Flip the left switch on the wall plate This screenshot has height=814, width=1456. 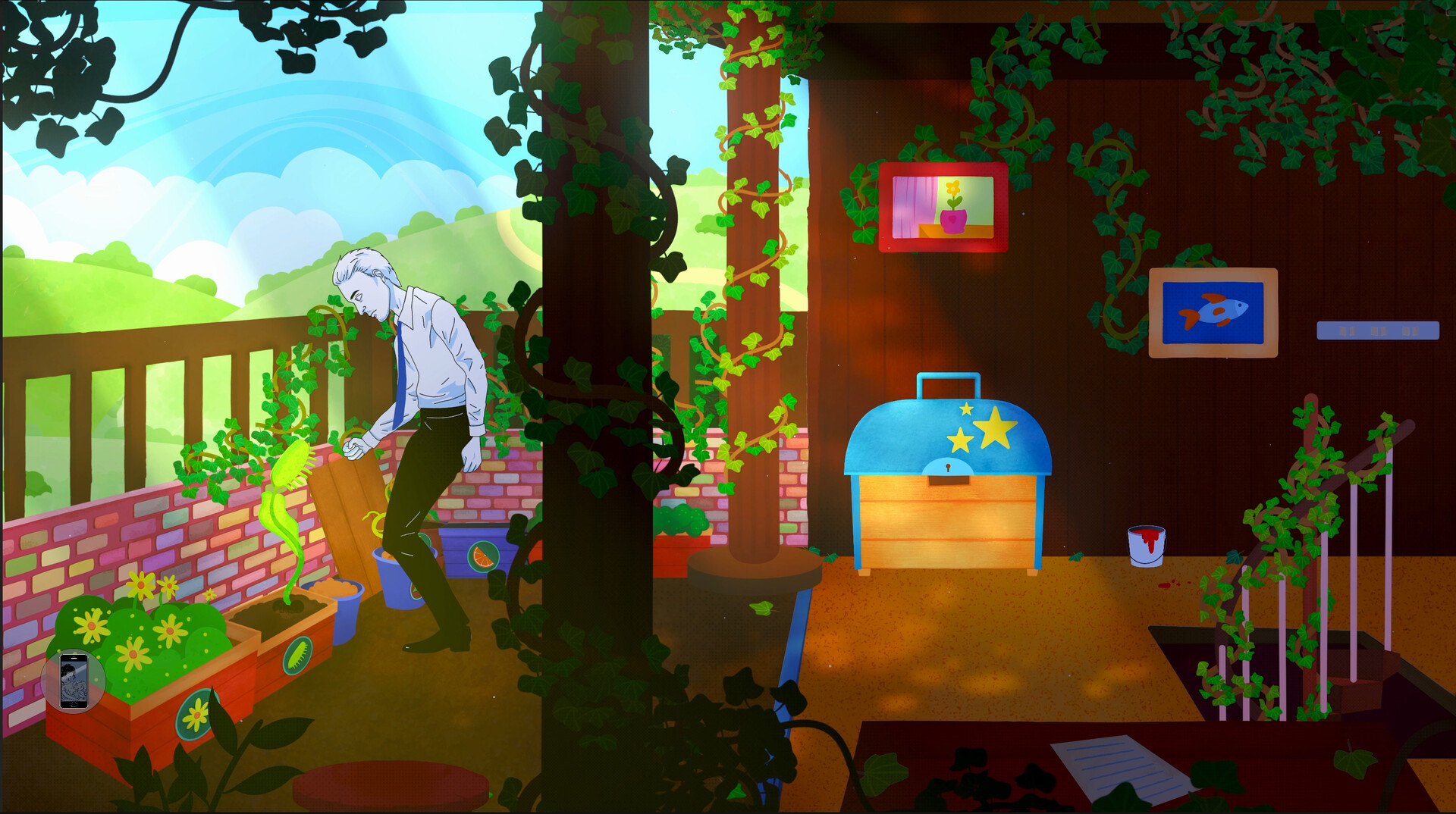click(x=1348, y=331)
